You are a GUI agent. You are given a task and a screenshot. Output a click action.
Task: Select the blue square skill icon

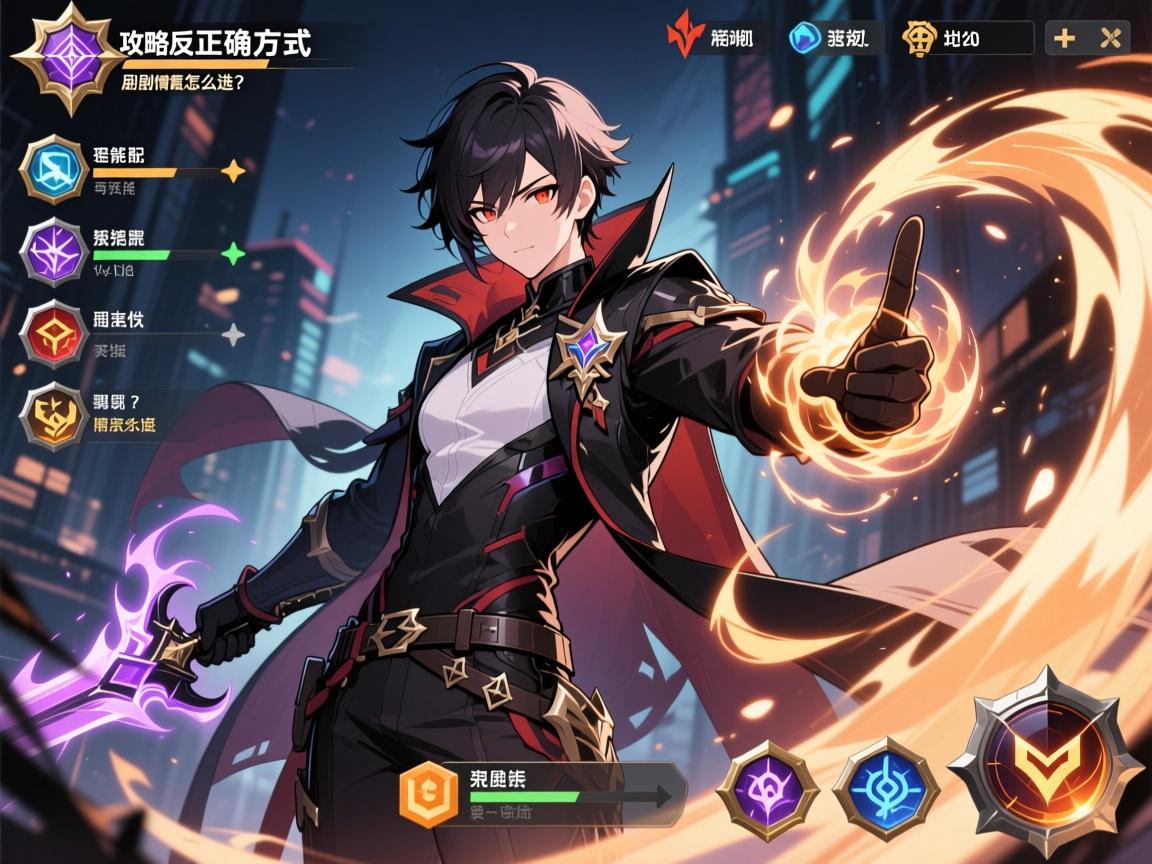pyautogui.click(x=52, y=168)
